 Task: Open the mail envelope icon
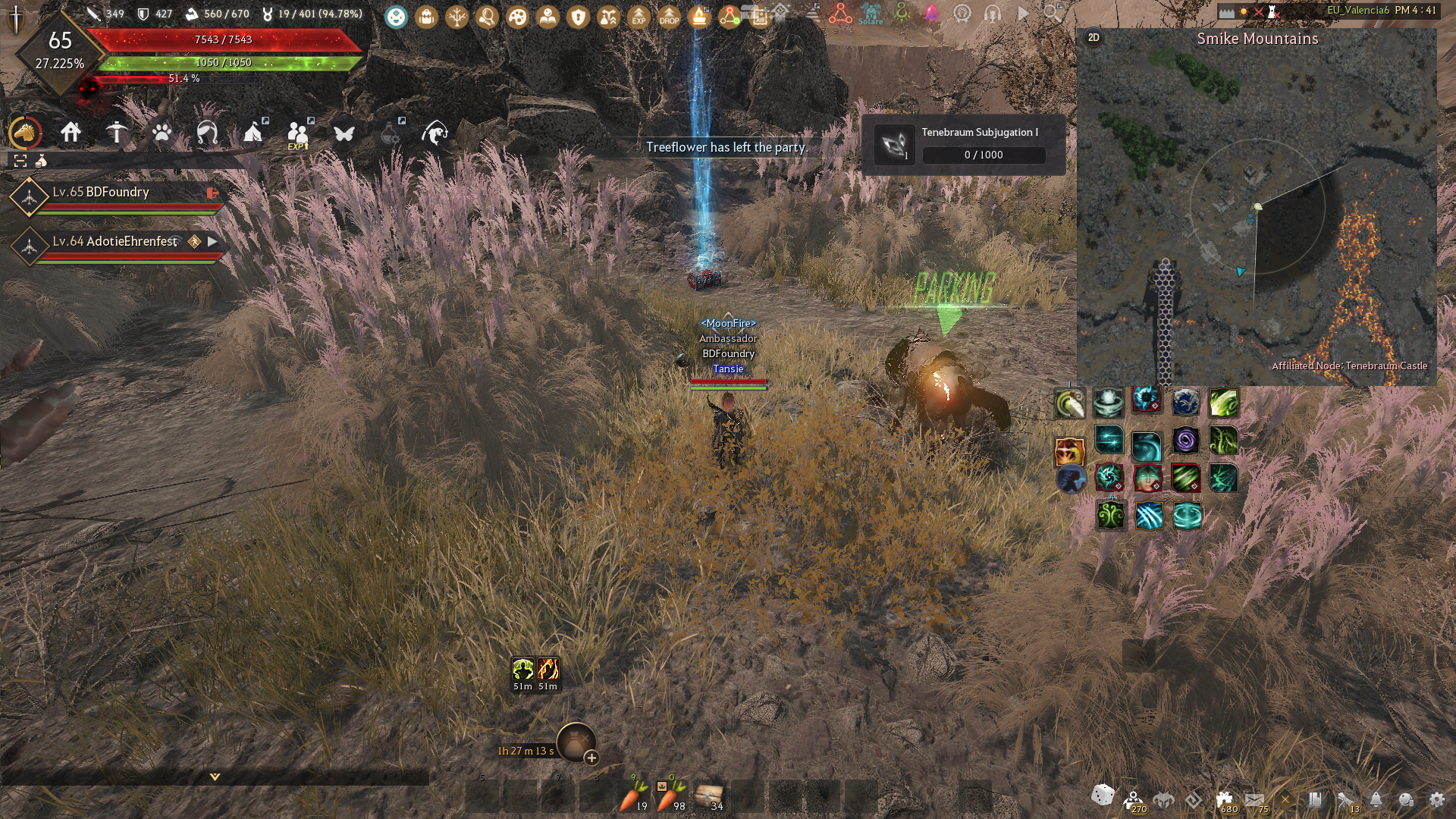(x=1254, y=799)
